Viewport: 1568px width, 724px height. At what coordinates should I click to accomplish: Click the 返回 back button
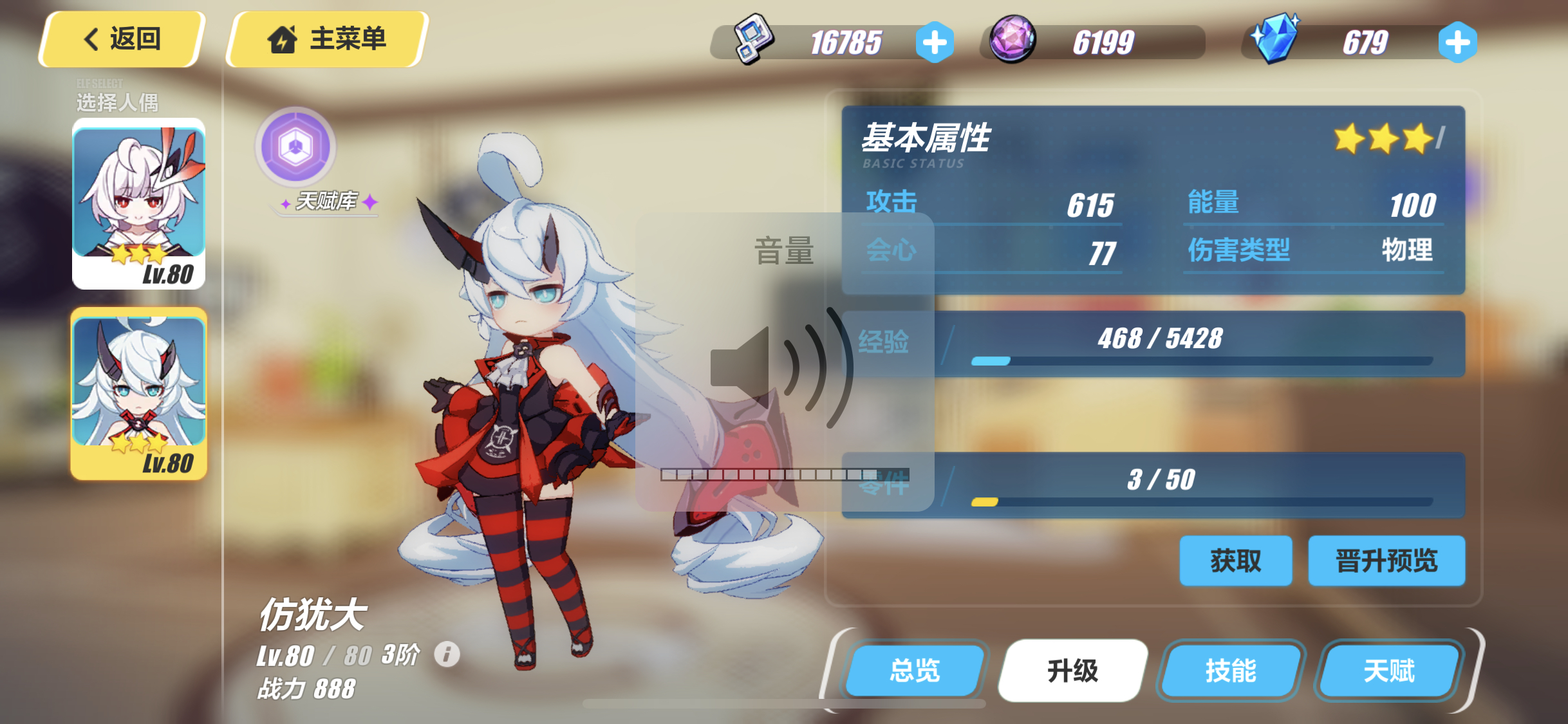[x=120, y=39]
